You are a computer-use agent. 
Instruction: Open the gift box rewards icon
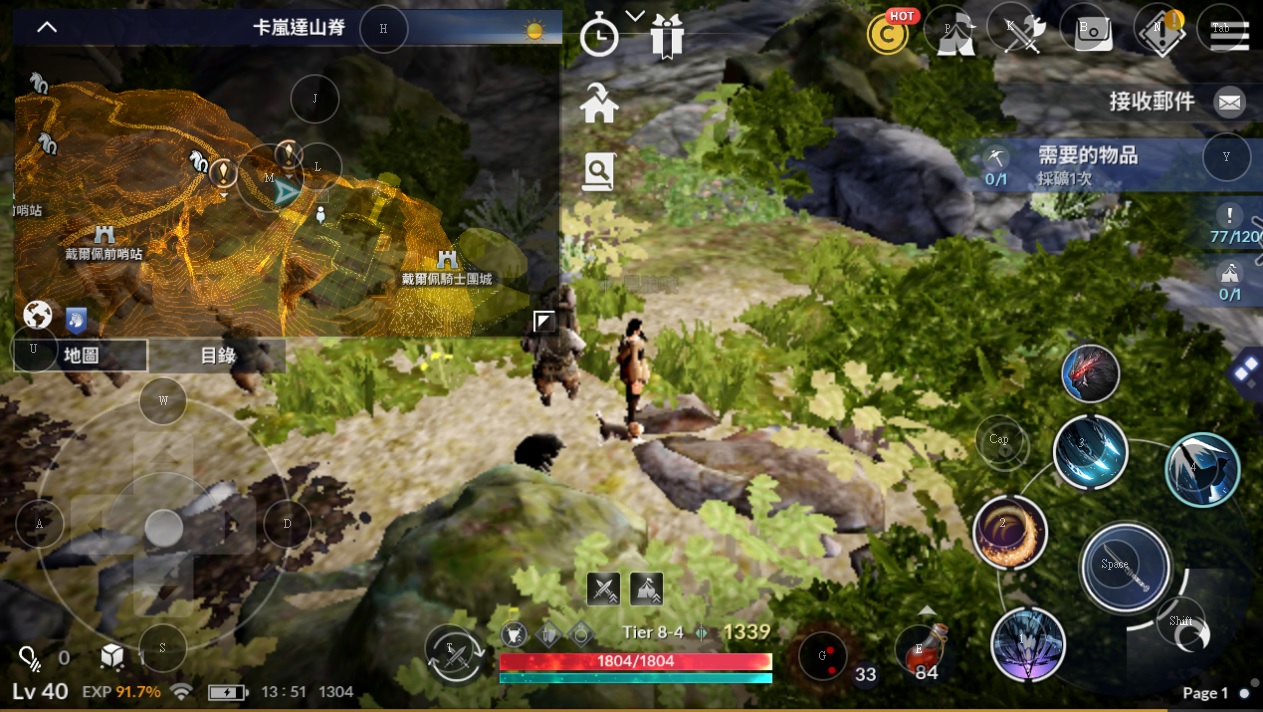point(666,37)
